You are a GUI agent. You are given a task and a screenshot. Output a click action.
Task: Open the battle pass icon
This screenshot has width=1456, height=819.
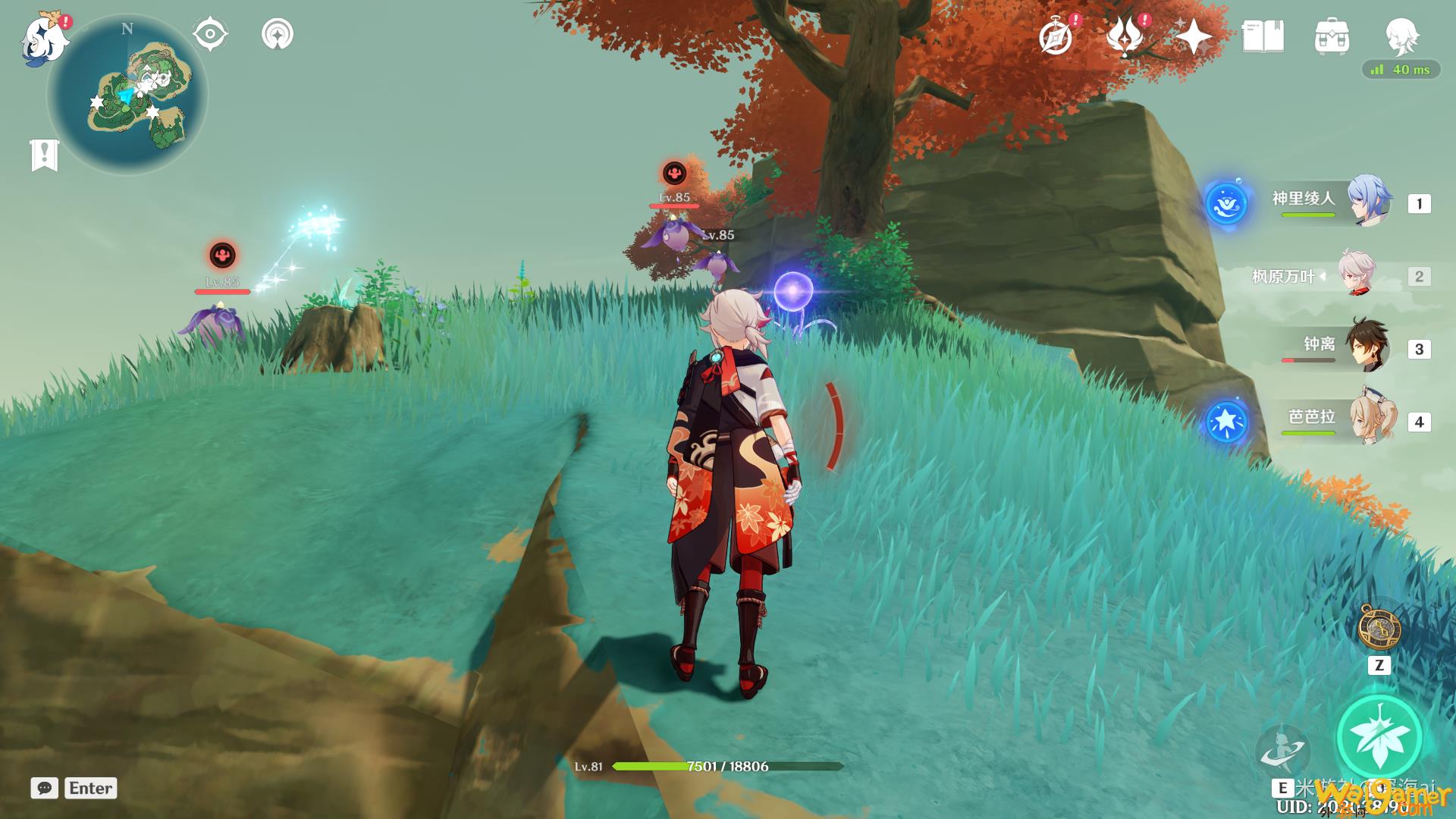click(x=1123, y=36)
